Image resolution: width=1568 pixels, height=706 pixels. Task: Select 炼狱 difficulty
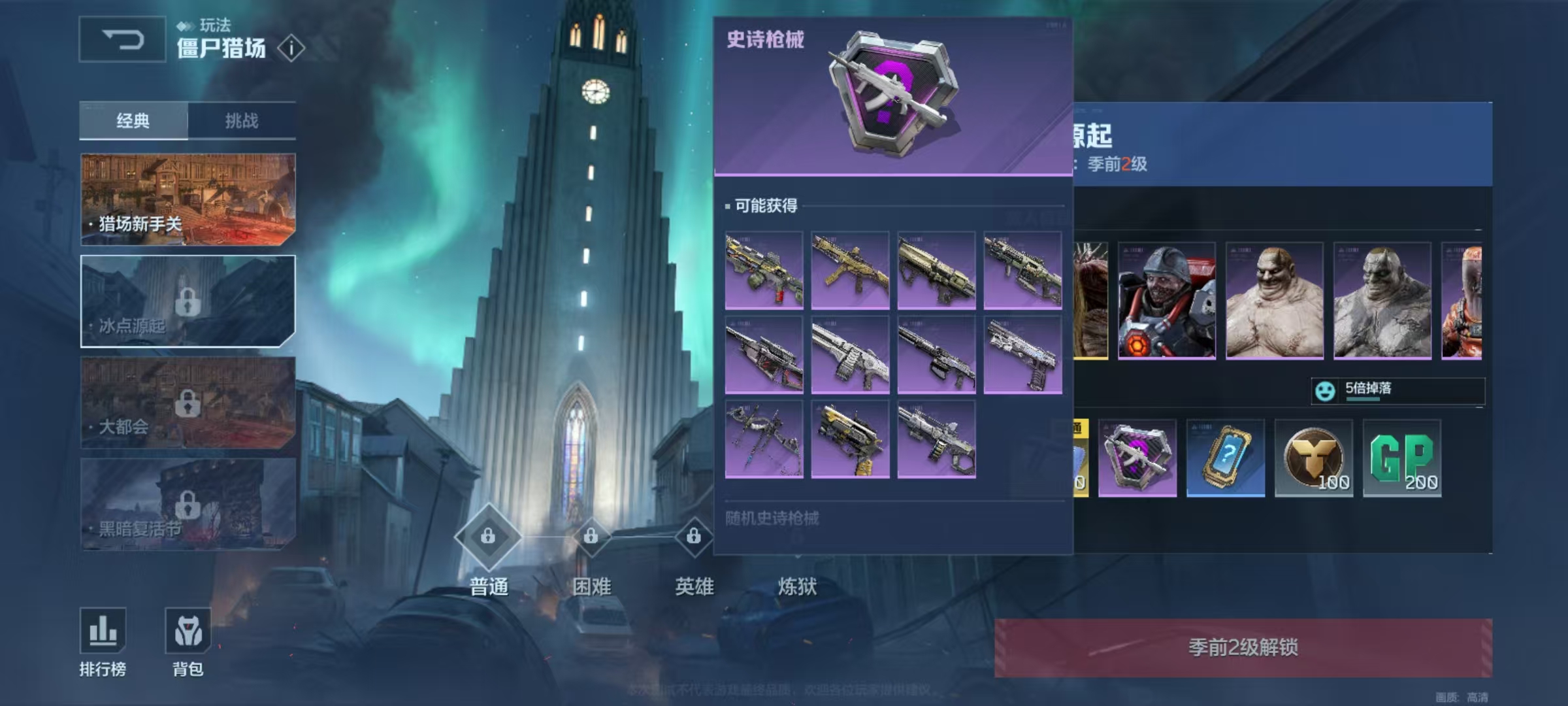point(796,586)
